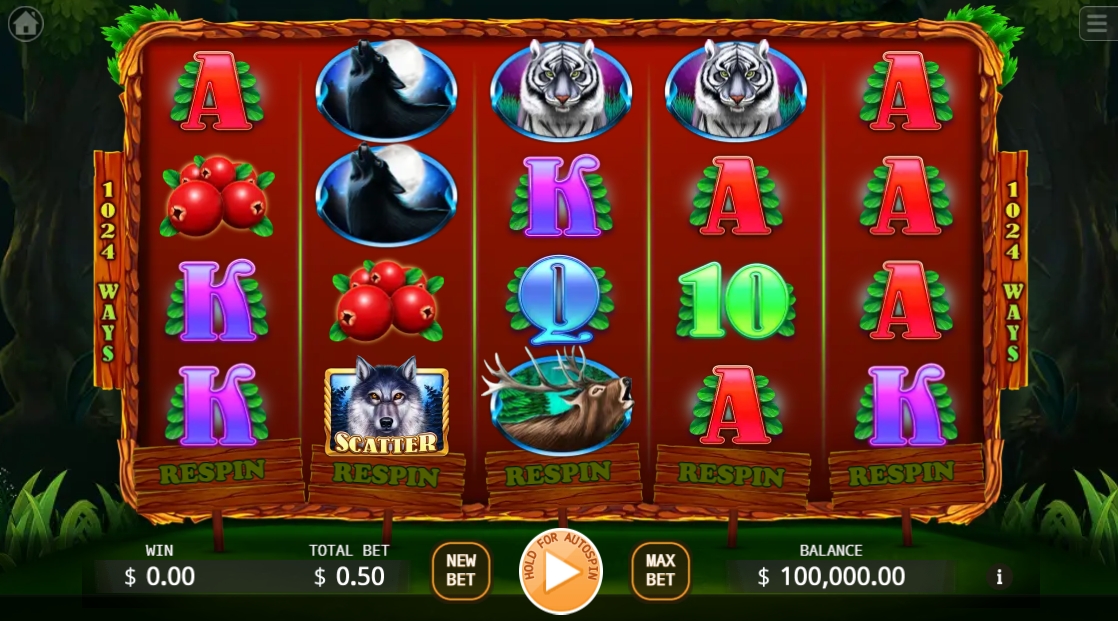
Task: Spin the reels with the orange play button
Action: (561, 571)
